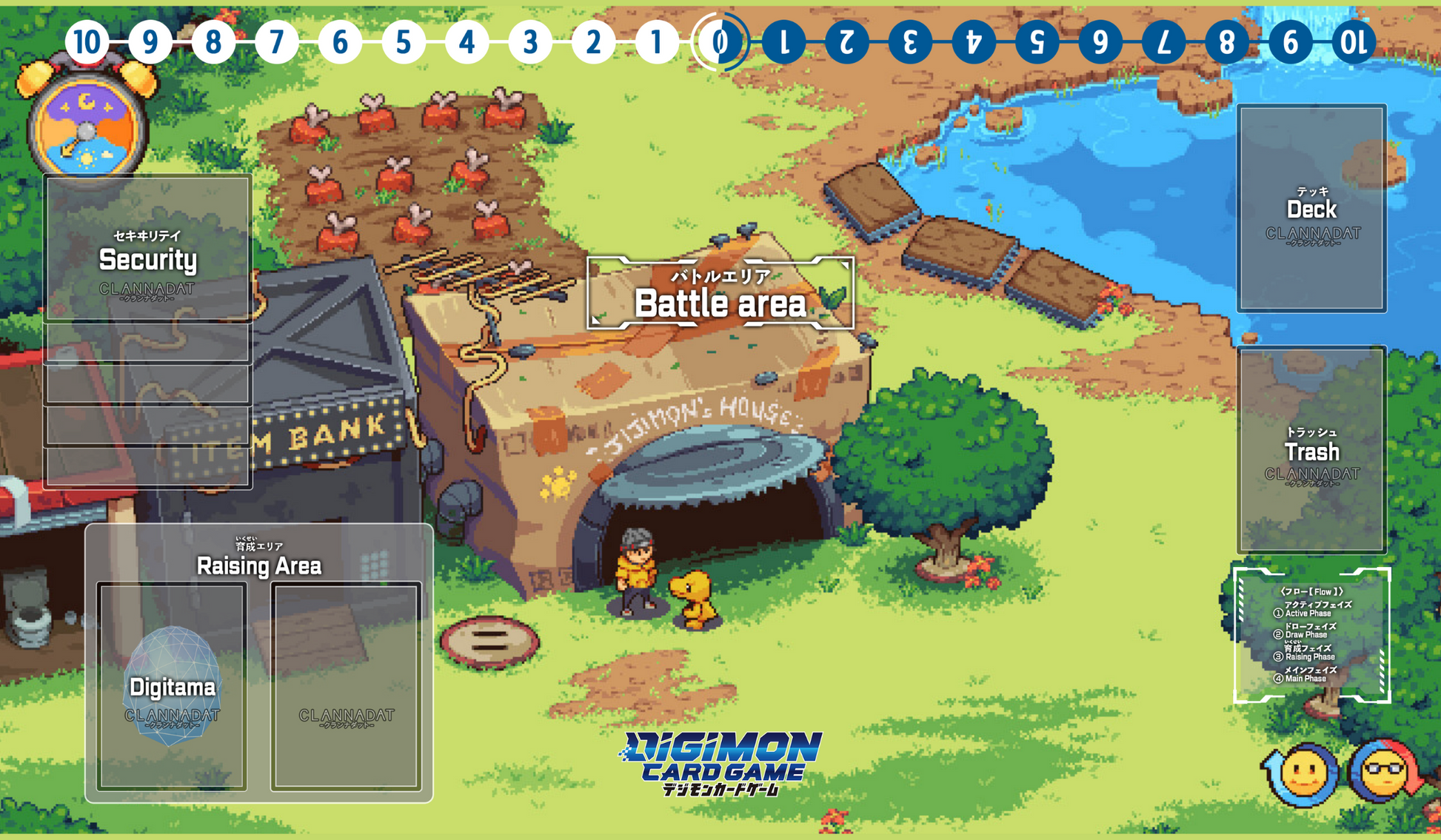
Task: Select white memory number 10
Action: coord(87,42)
